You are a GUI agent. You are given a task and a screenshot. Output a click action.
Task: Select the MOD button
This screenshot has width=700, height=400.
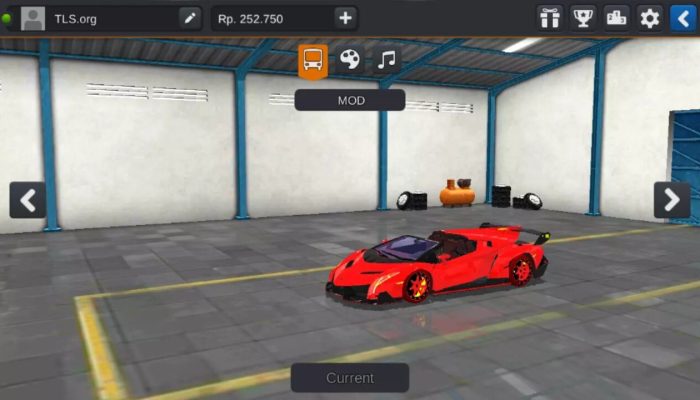click(350, 100)
